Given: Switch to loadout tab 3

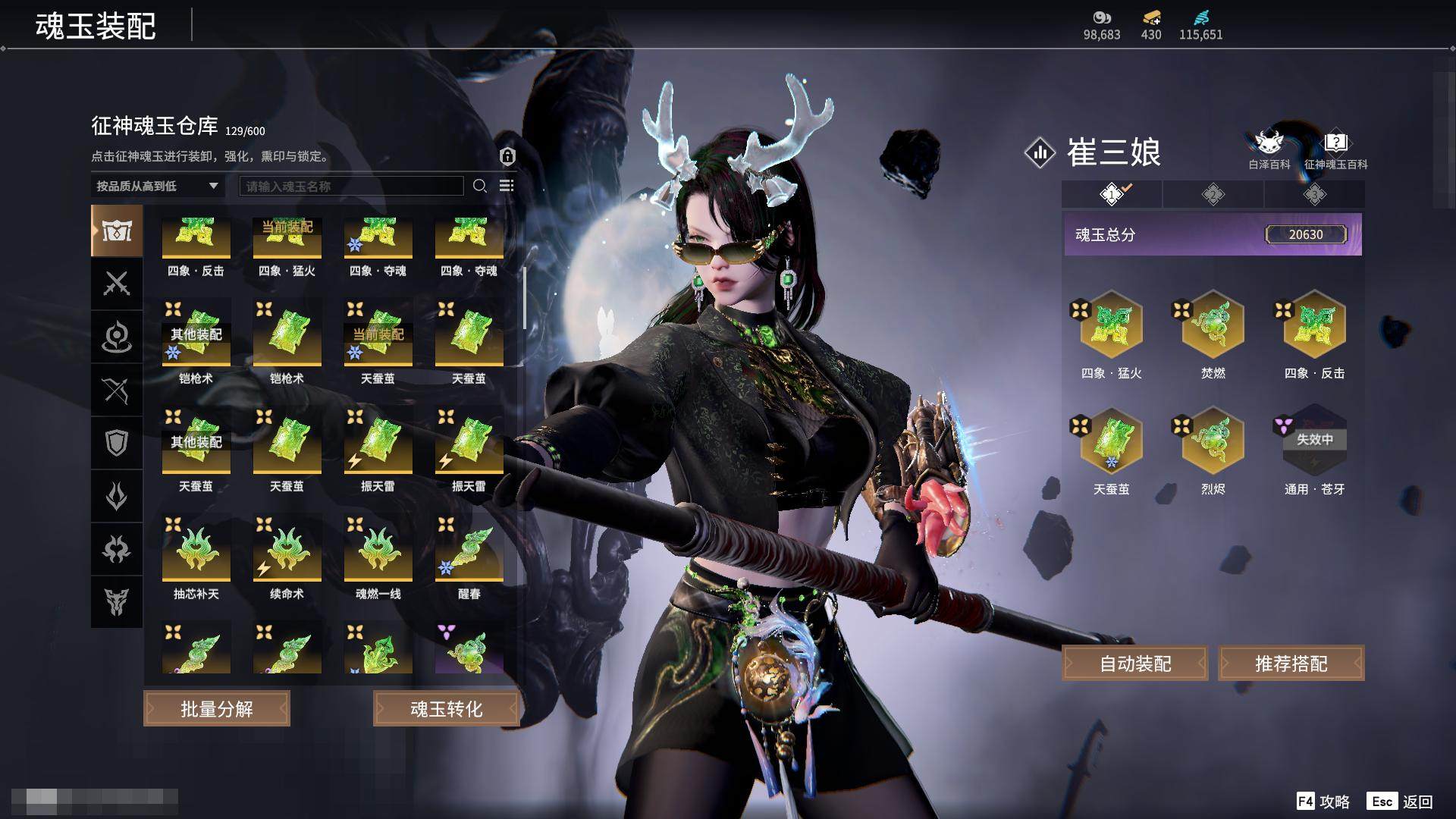Looking at the screenshot, I should tap(1314, 195).
